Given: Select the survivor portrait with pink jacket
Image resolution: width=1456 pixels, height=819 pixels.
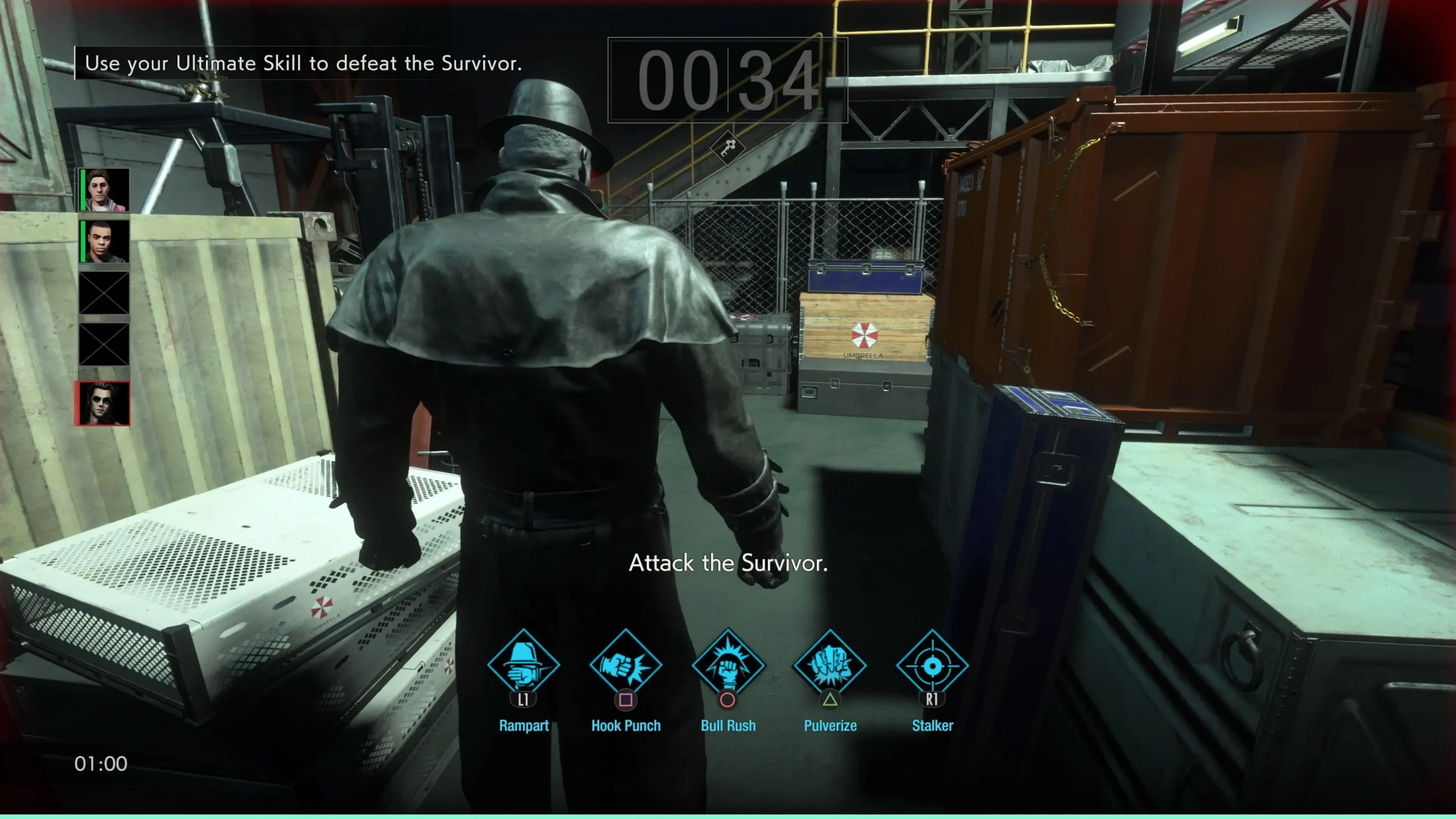Looking at the screenshot, I should click(x=105, y=190).
